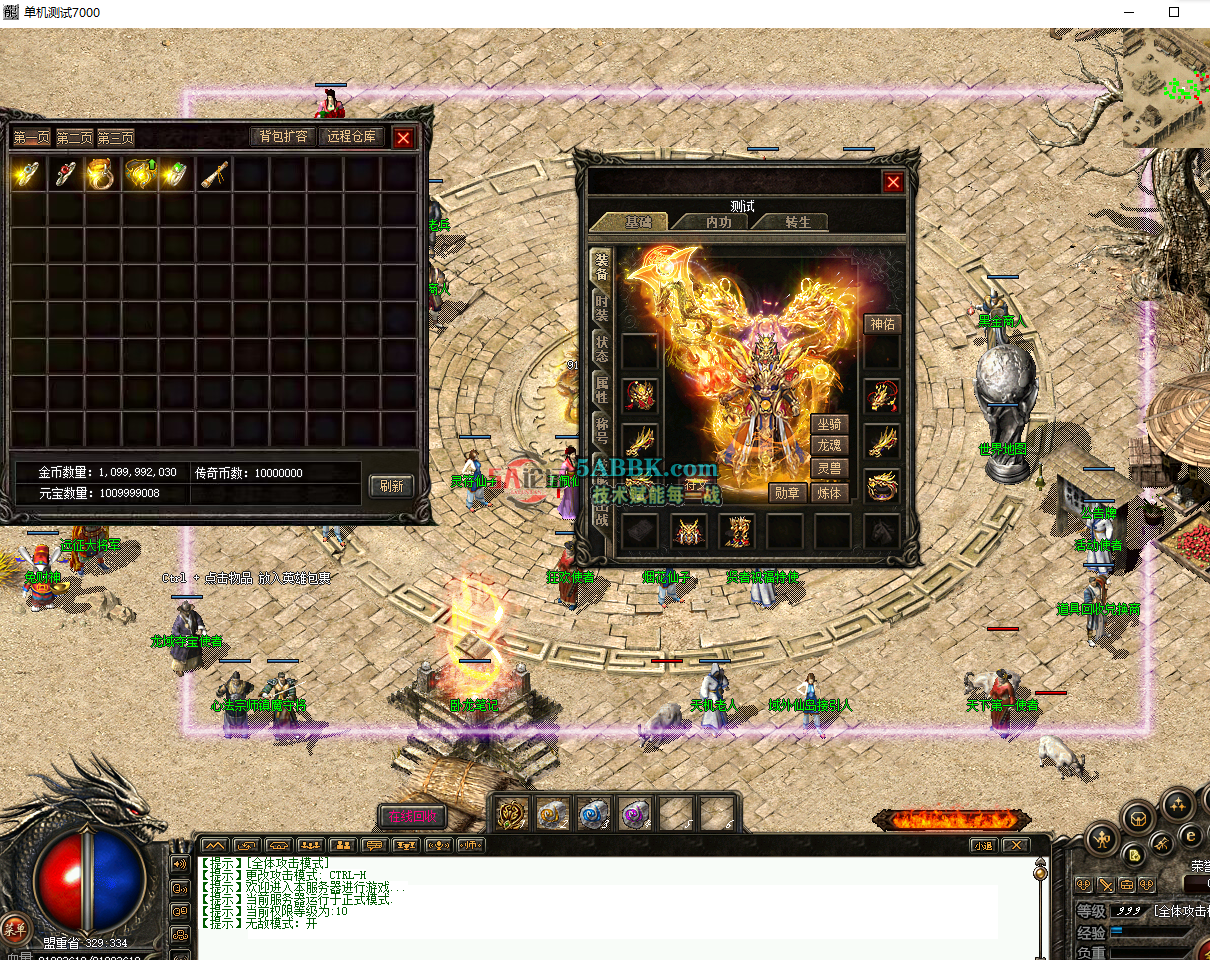Click the minimap in the corner

[1165, 88]
